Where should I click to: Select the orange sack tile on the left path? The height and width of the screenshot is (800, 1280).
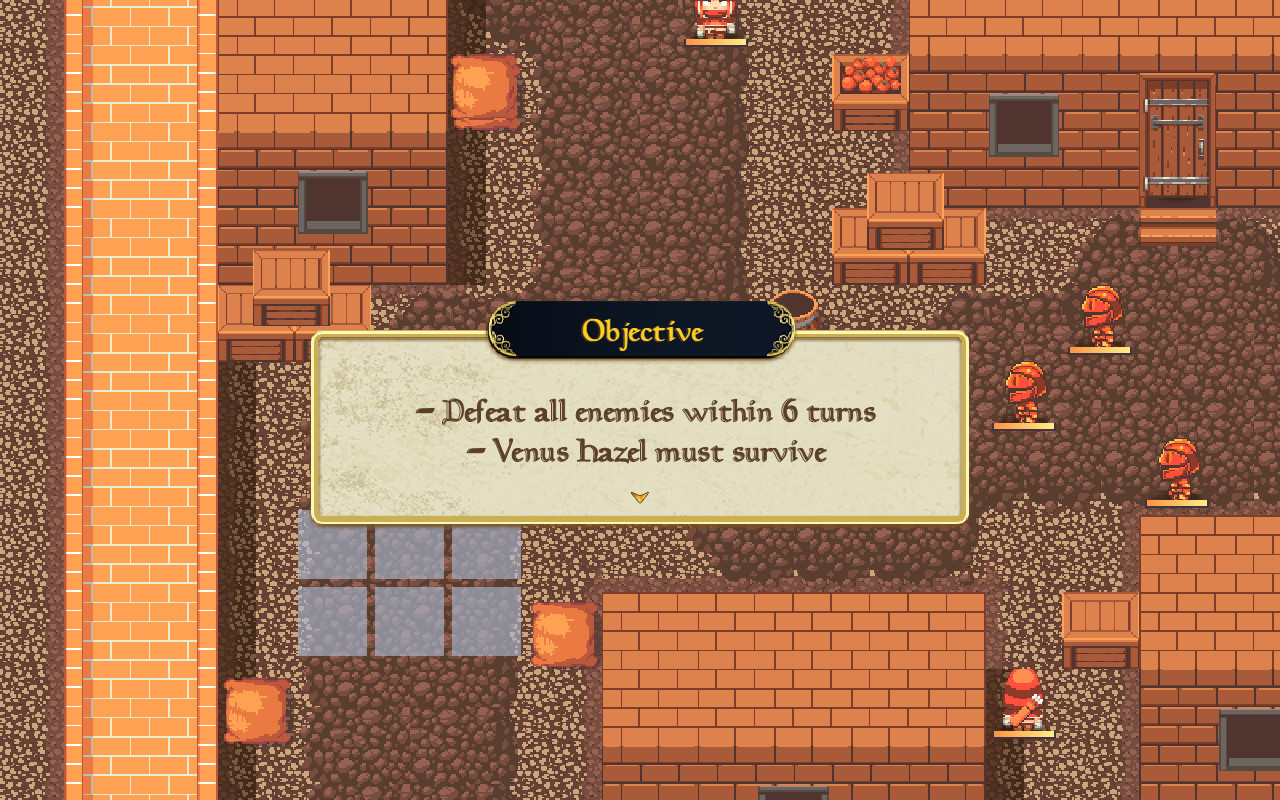coord(484,92)
